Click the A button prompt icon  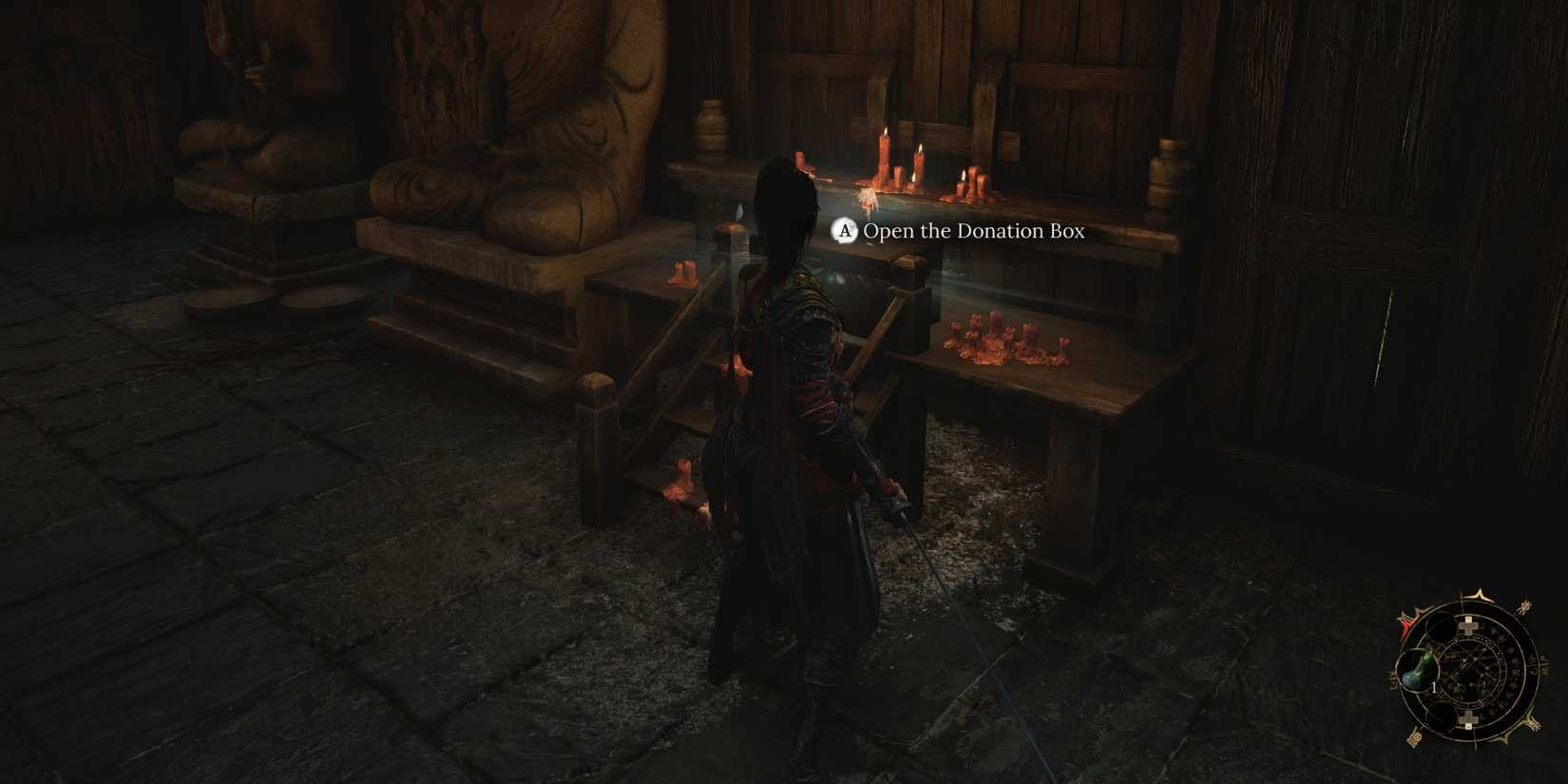pos(844,230)
